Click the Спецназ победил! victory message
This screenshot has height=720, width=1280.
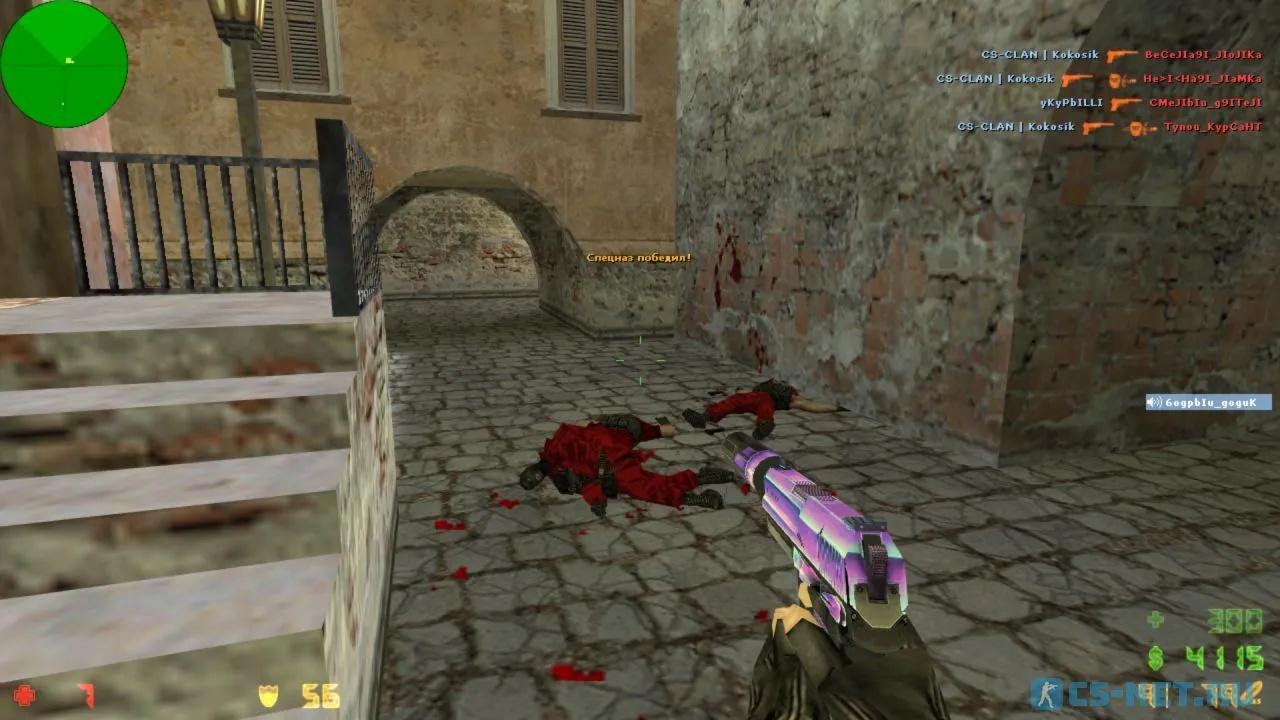[x=637, y=257]
